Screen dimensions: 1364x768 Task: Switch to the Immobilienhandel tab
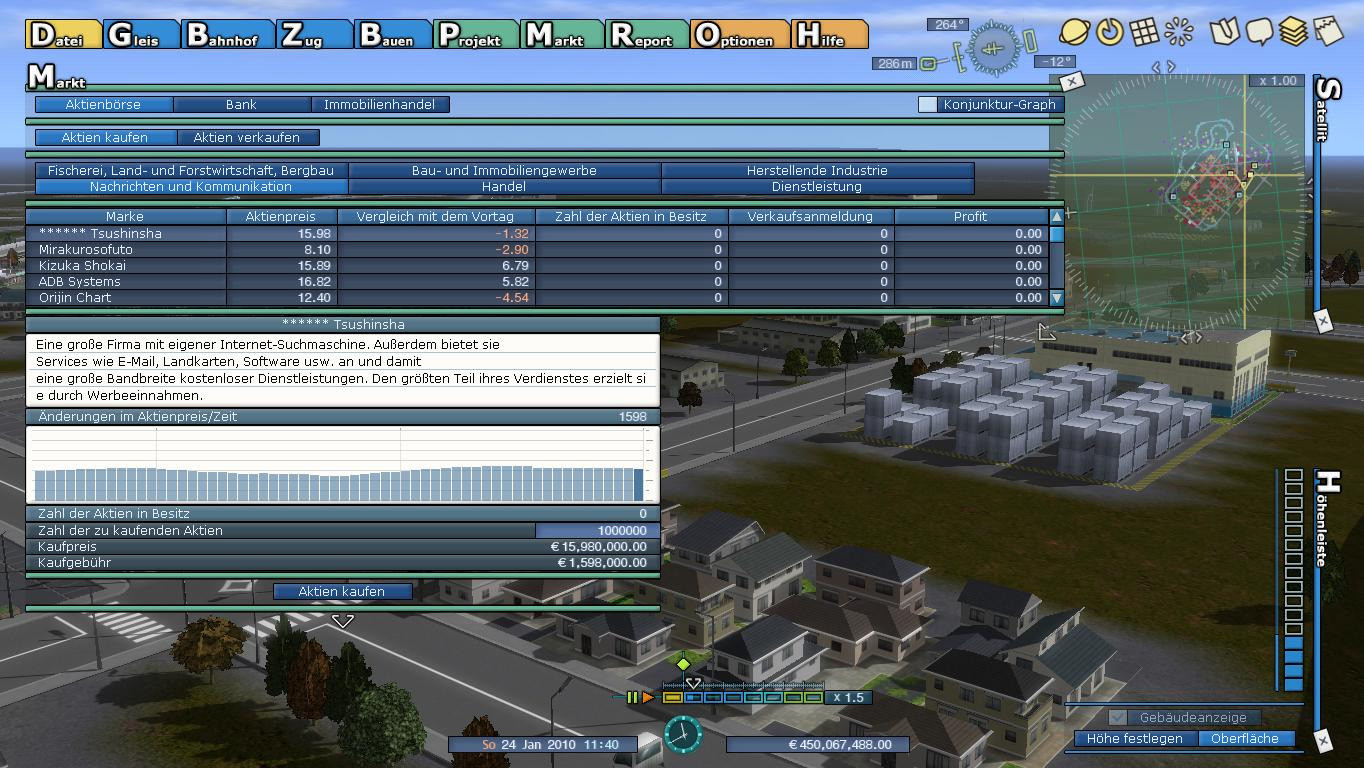[x=380, y=104]
